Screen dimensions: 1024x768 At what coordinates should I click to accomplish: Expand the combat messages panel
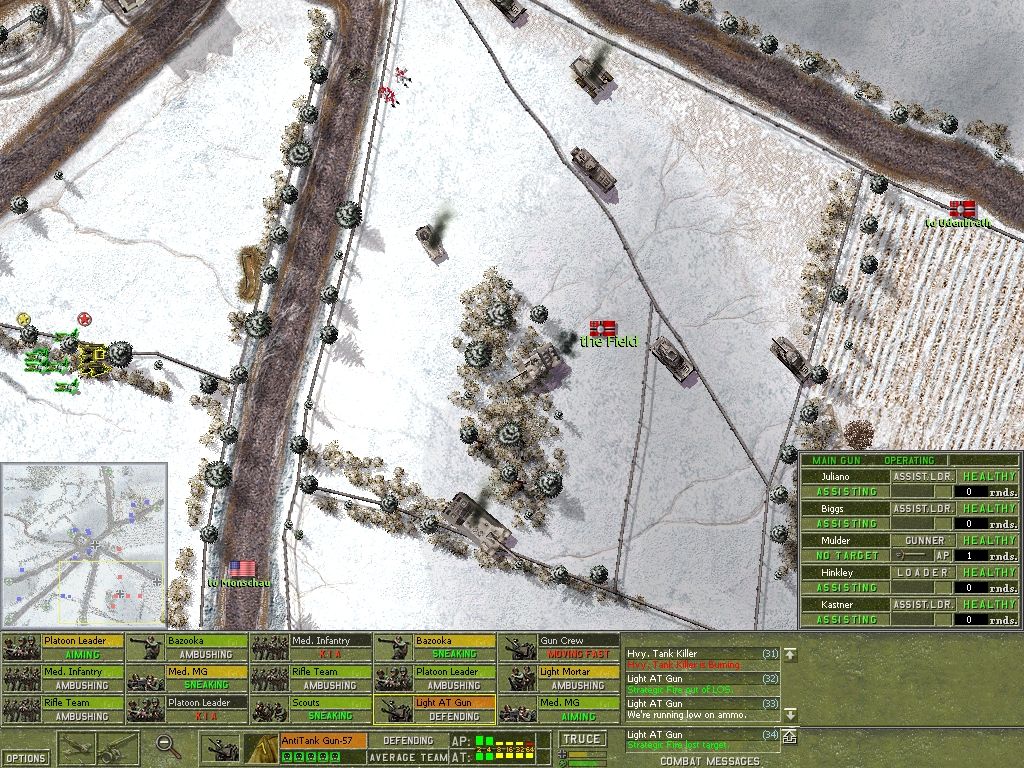[x=789, y=737]
